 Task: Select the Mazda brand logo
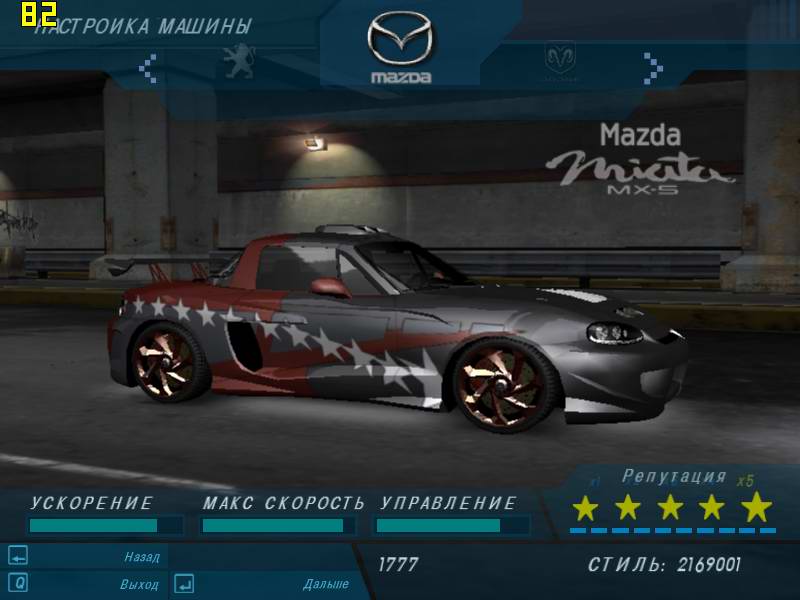(x=400, y=47)
